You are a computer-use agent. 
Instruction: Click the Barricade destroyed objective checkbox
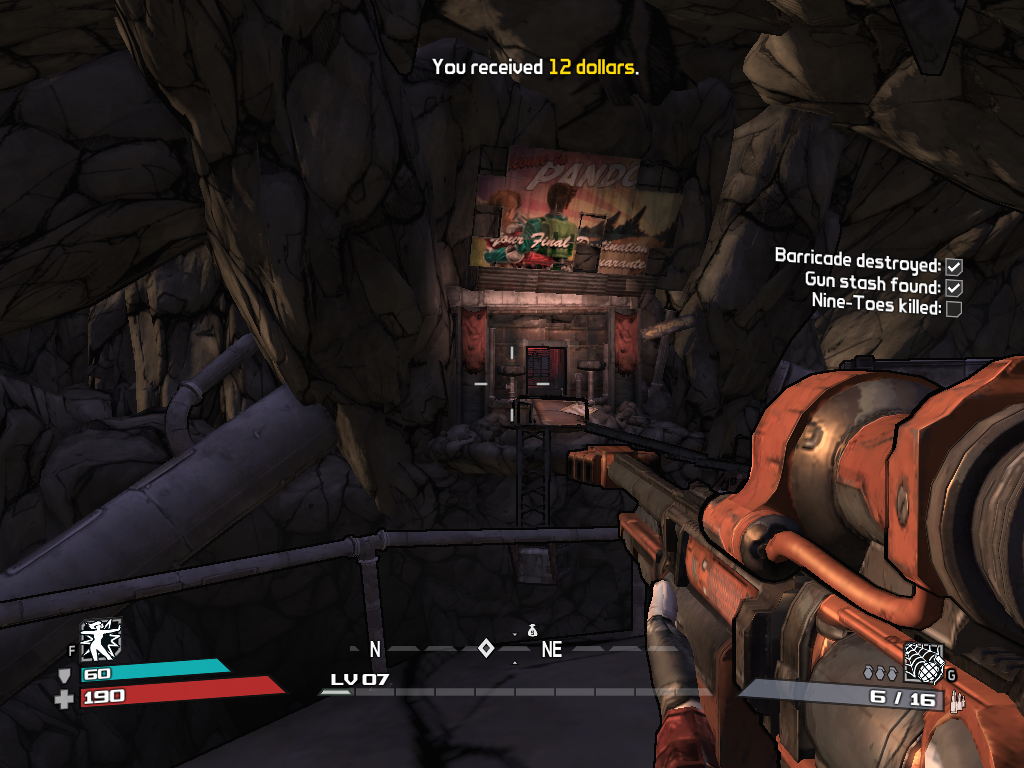tap(954, 266)
